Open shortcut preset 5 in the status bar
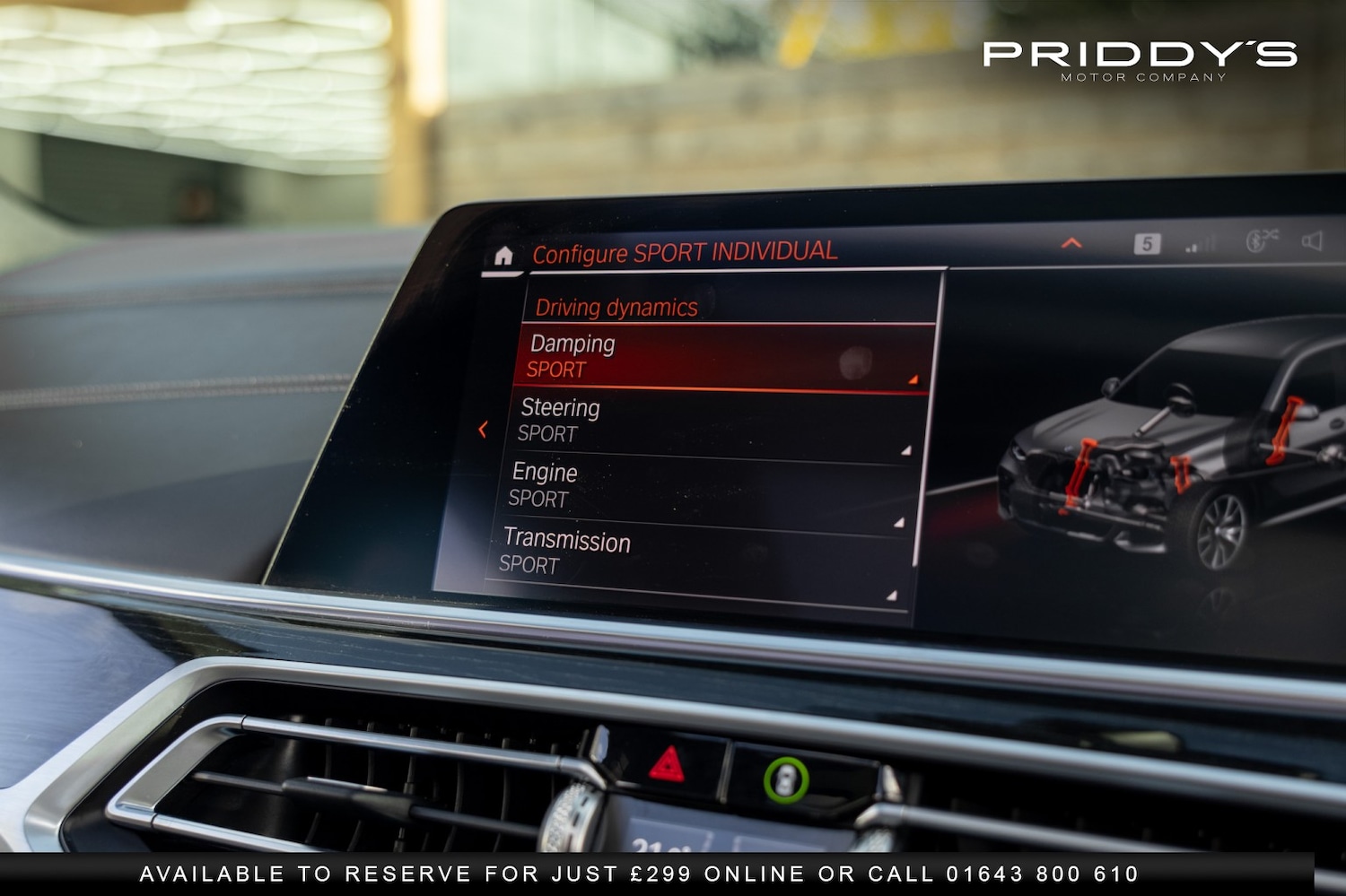This screenshot has height=896, width=1346. tap(1149, 243)
